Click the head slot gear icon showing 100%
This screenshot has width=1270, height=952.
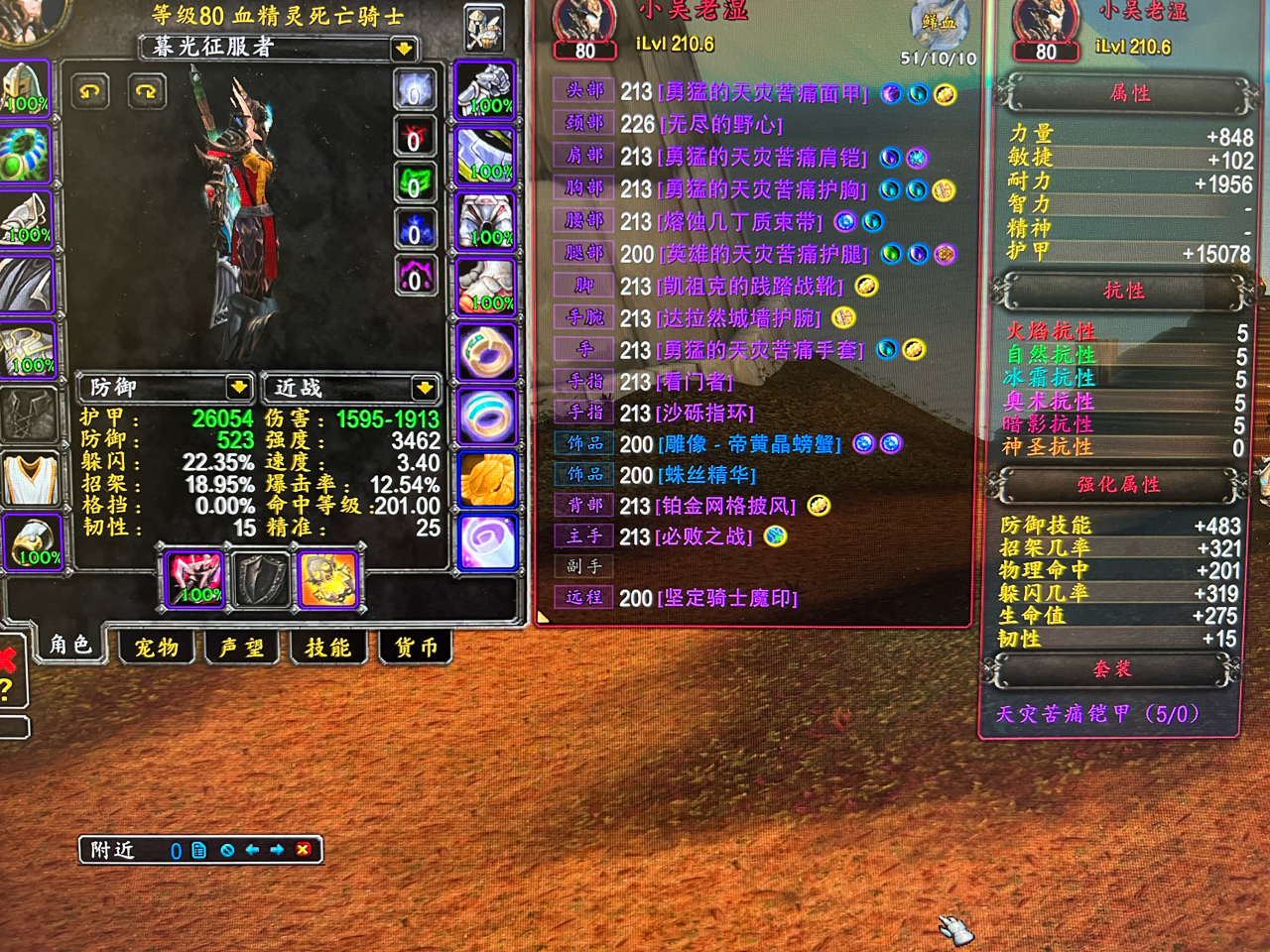coord(27,87)
